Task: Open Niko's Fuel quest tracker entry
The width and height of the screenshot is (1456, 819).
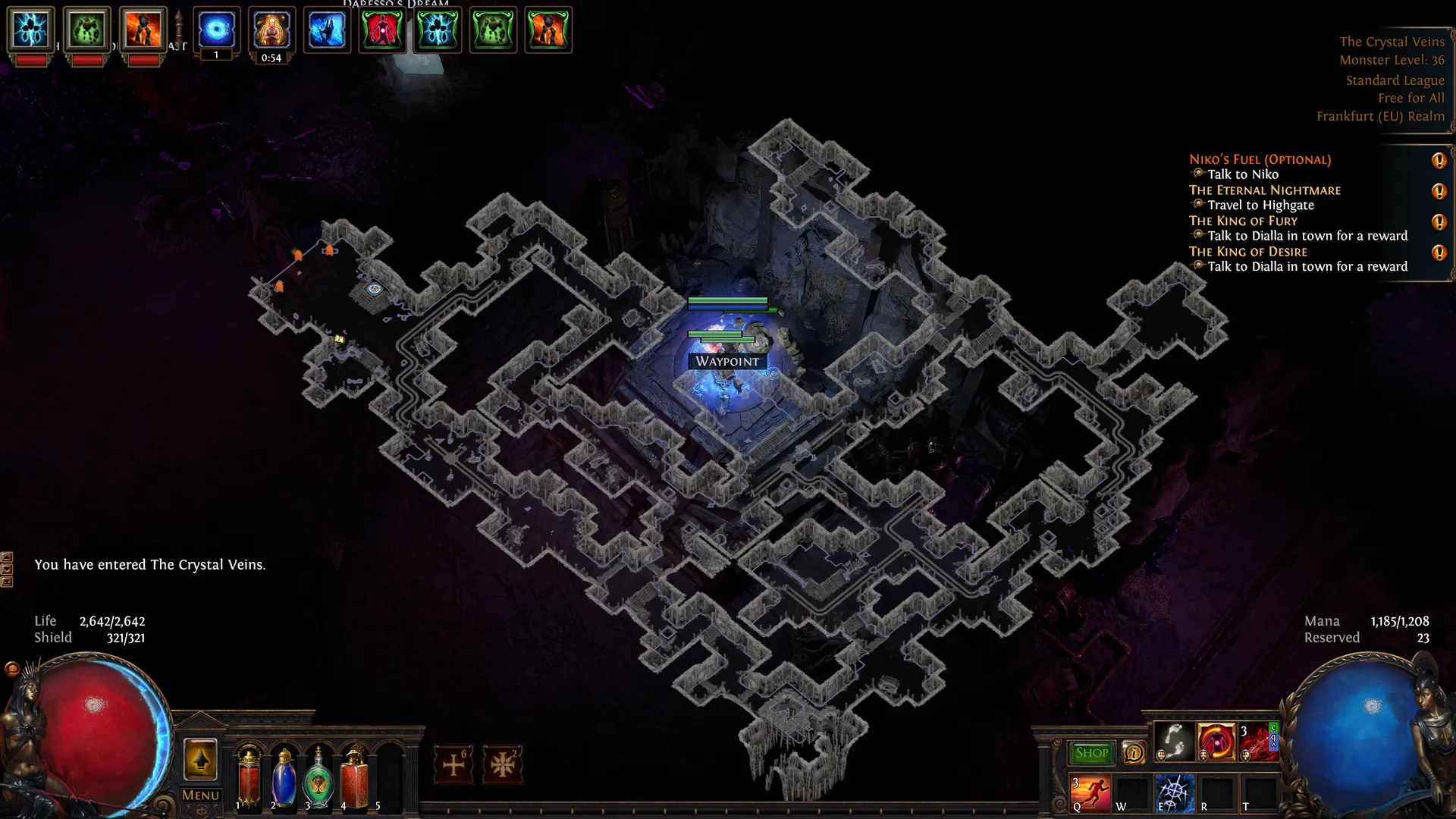Action: click(1260, 159)
